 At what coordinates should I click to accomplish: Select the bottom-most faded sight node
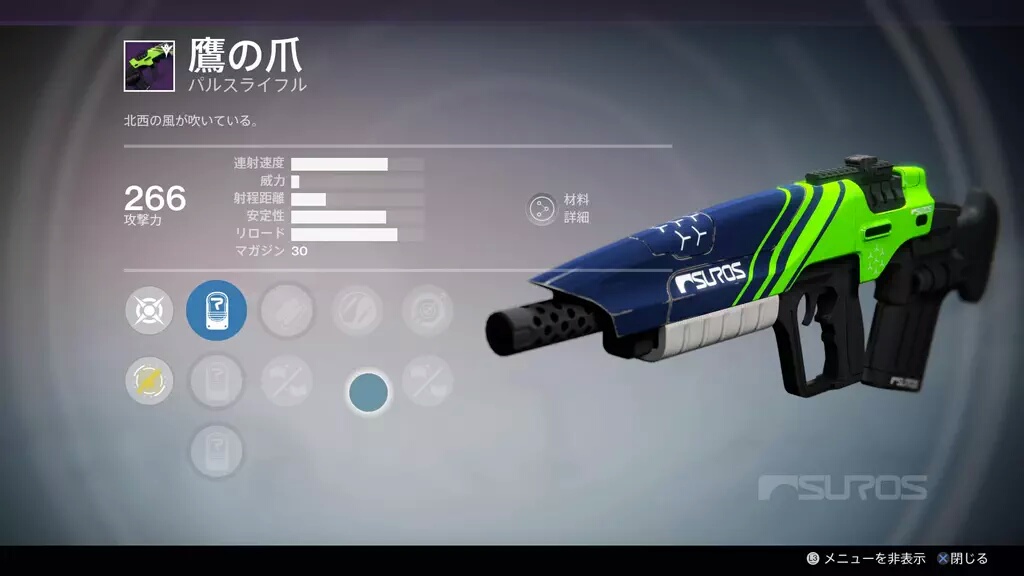coord(216,449)
